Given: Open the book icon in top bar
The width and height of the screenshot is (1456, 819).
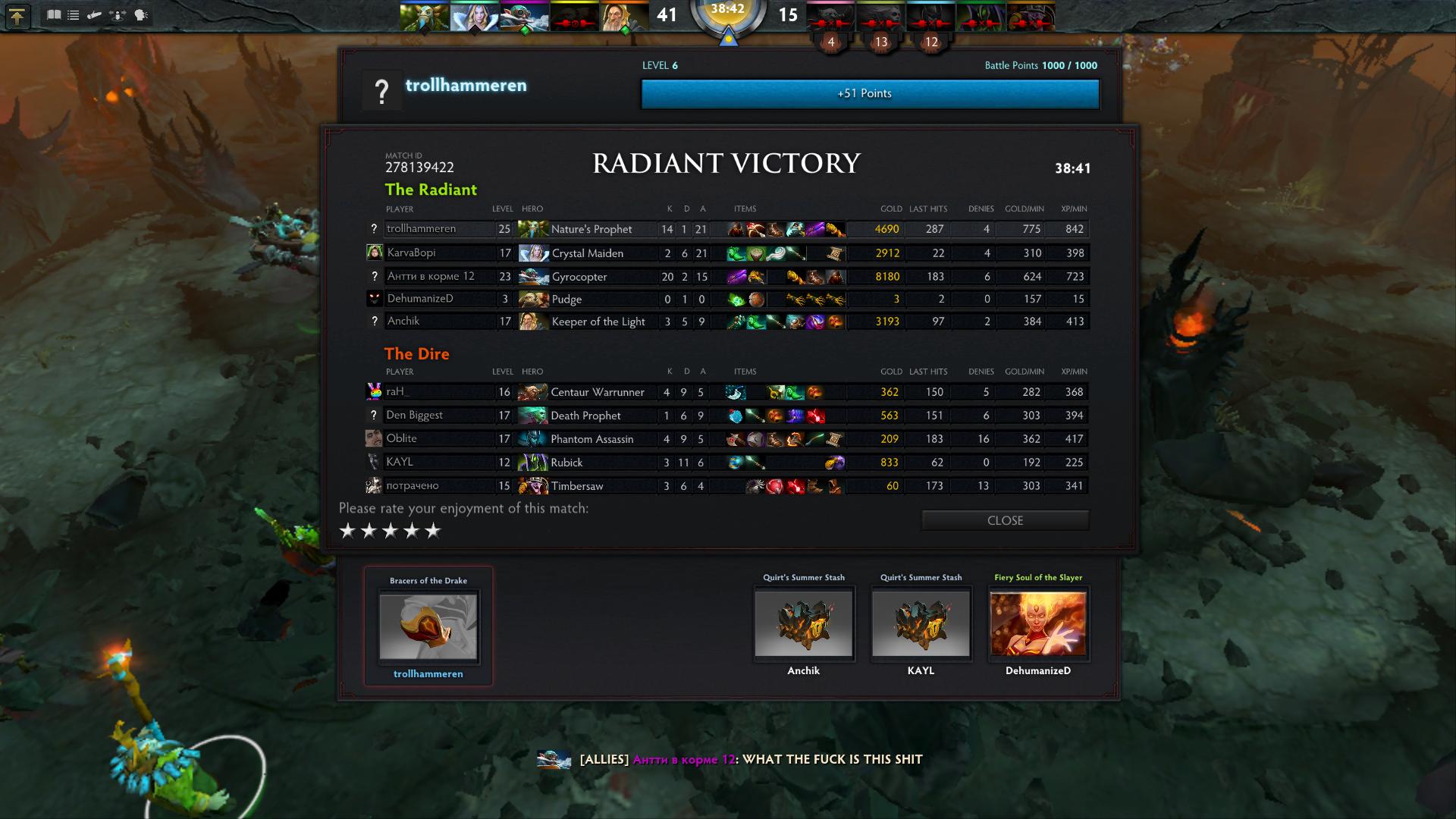Looking at the screenshot, I should [x=53, y=15].
